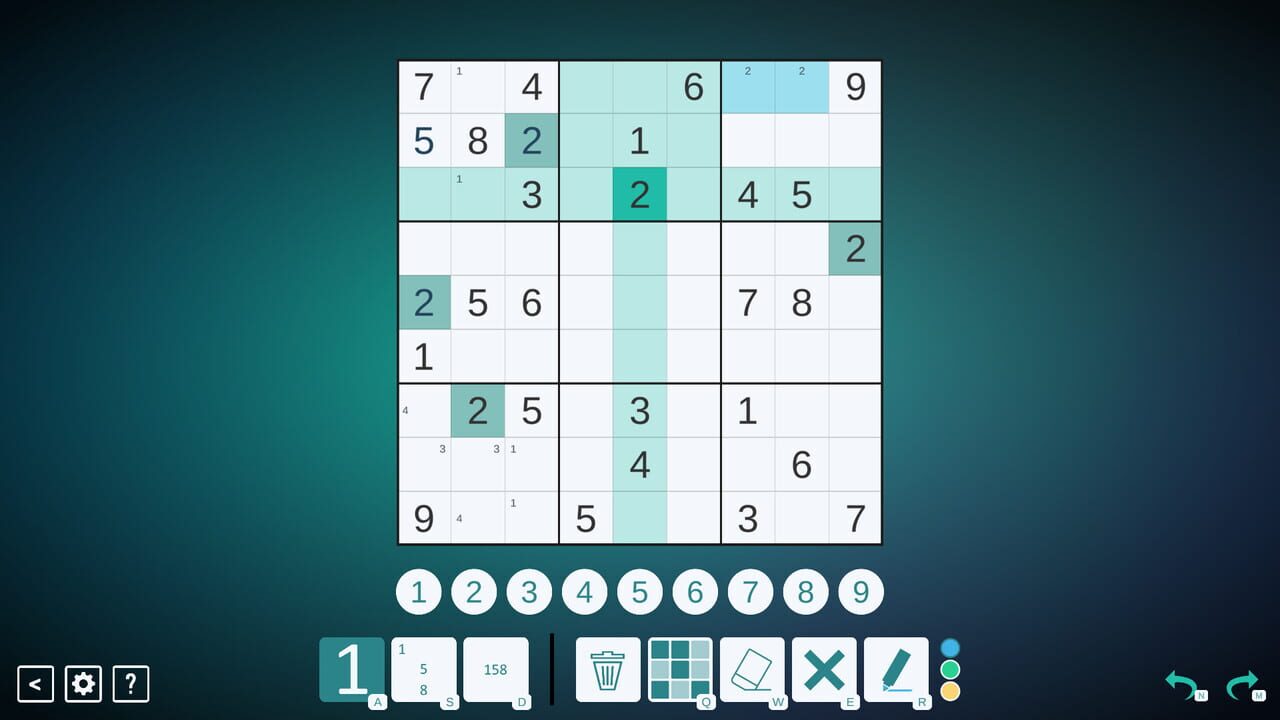Toggle big number entry mode
The image size is (1280, 720).
pos(352,668)
